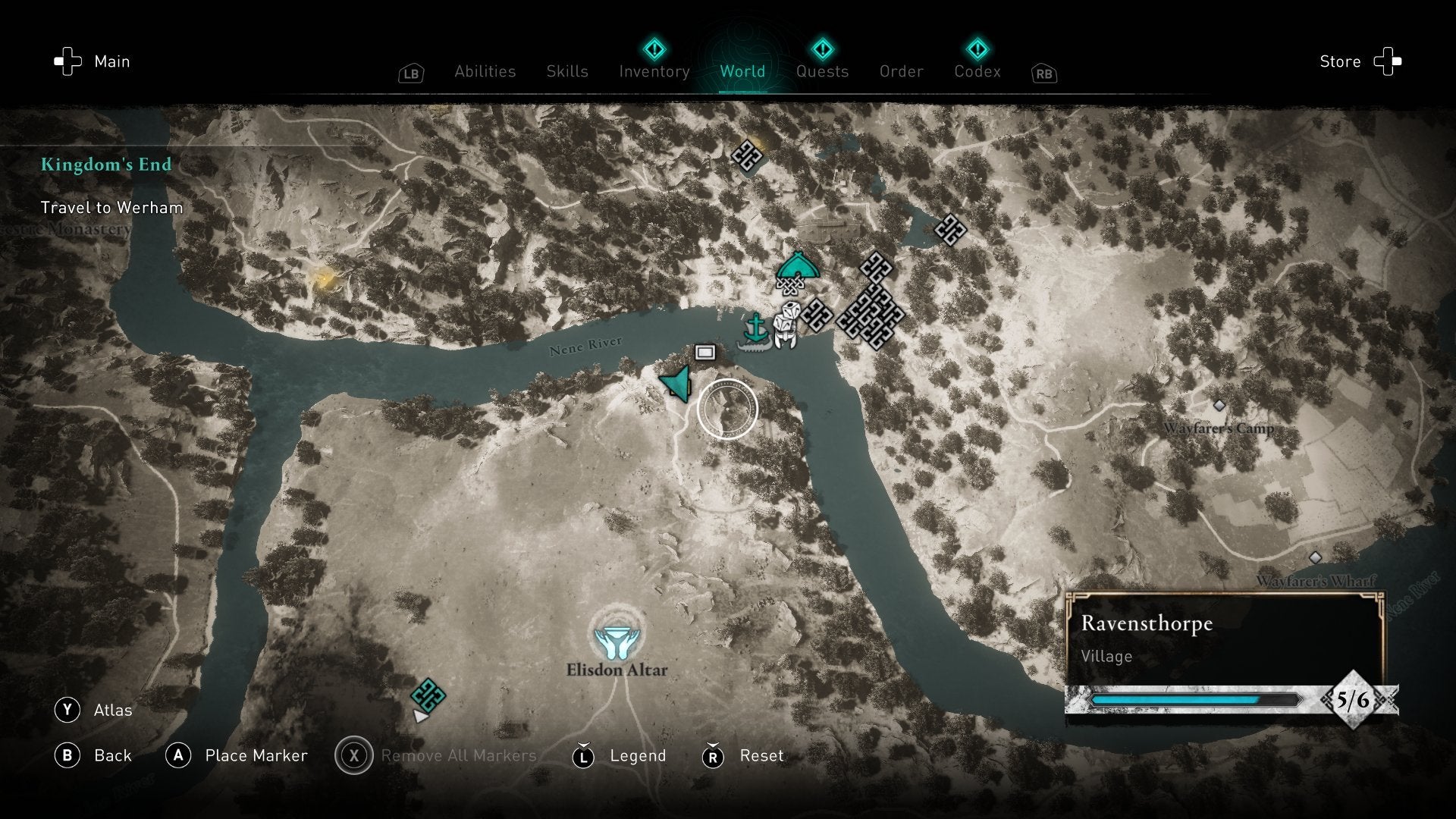Viewport: 1456px width, 819px height.
Task: Select the Elisdon Altar offering icon
Action: coord(618,641)
